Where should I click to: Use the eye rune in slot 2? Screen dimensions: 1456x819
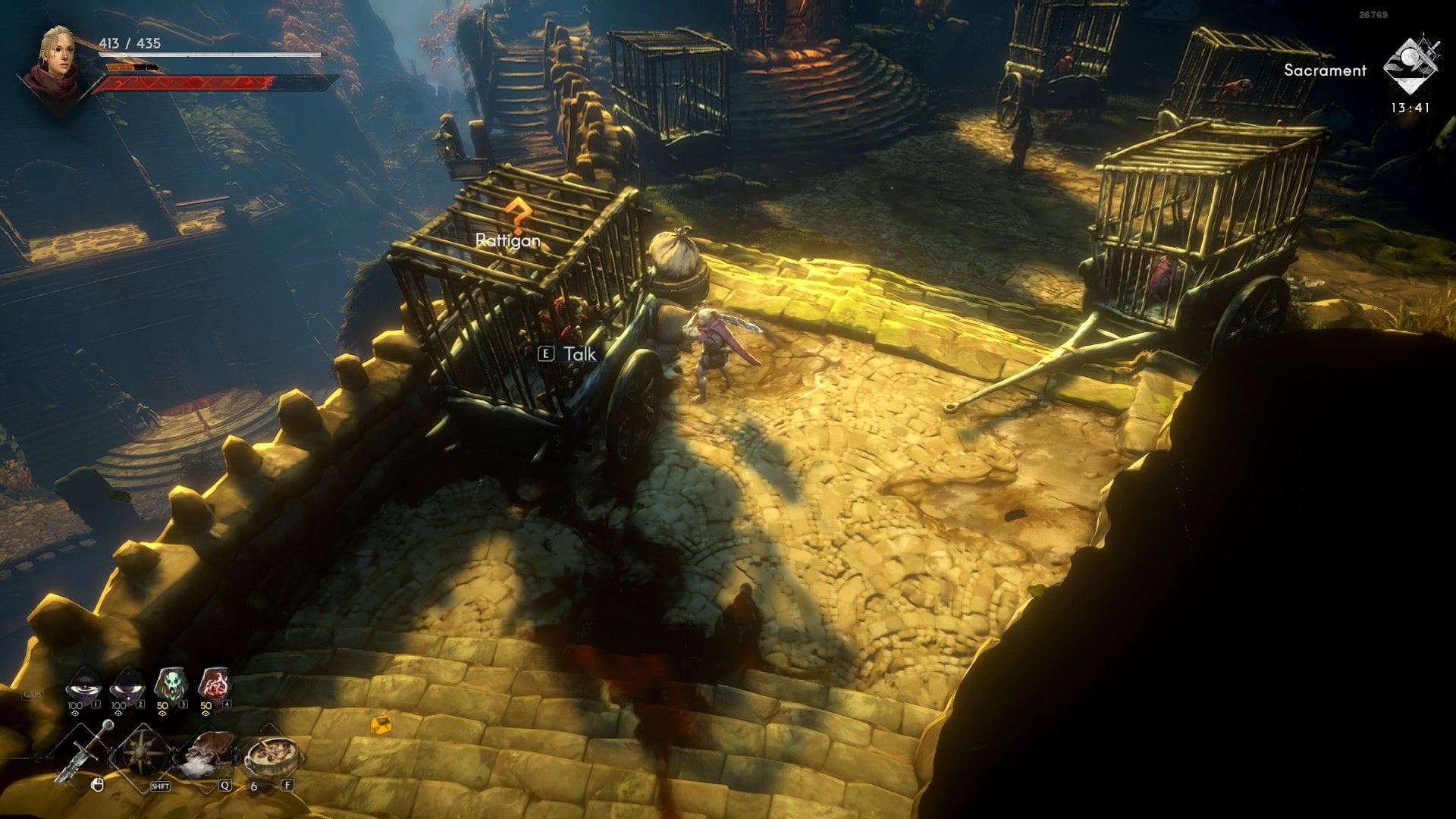[x=126, y=687]
